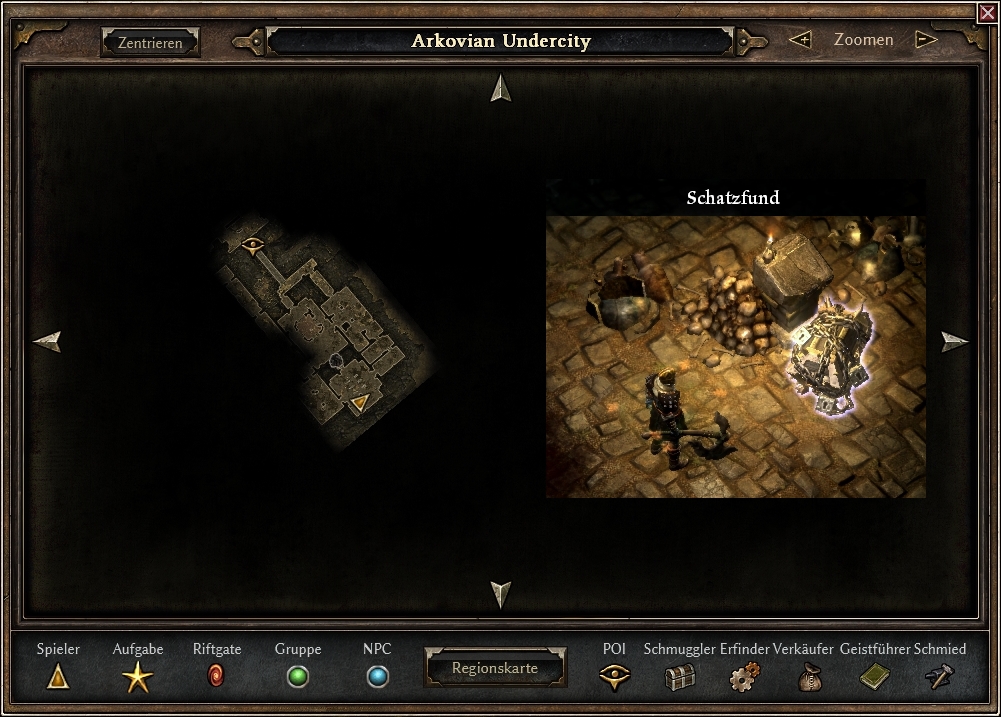Select the eye POI marker on the map

point(252,242)
